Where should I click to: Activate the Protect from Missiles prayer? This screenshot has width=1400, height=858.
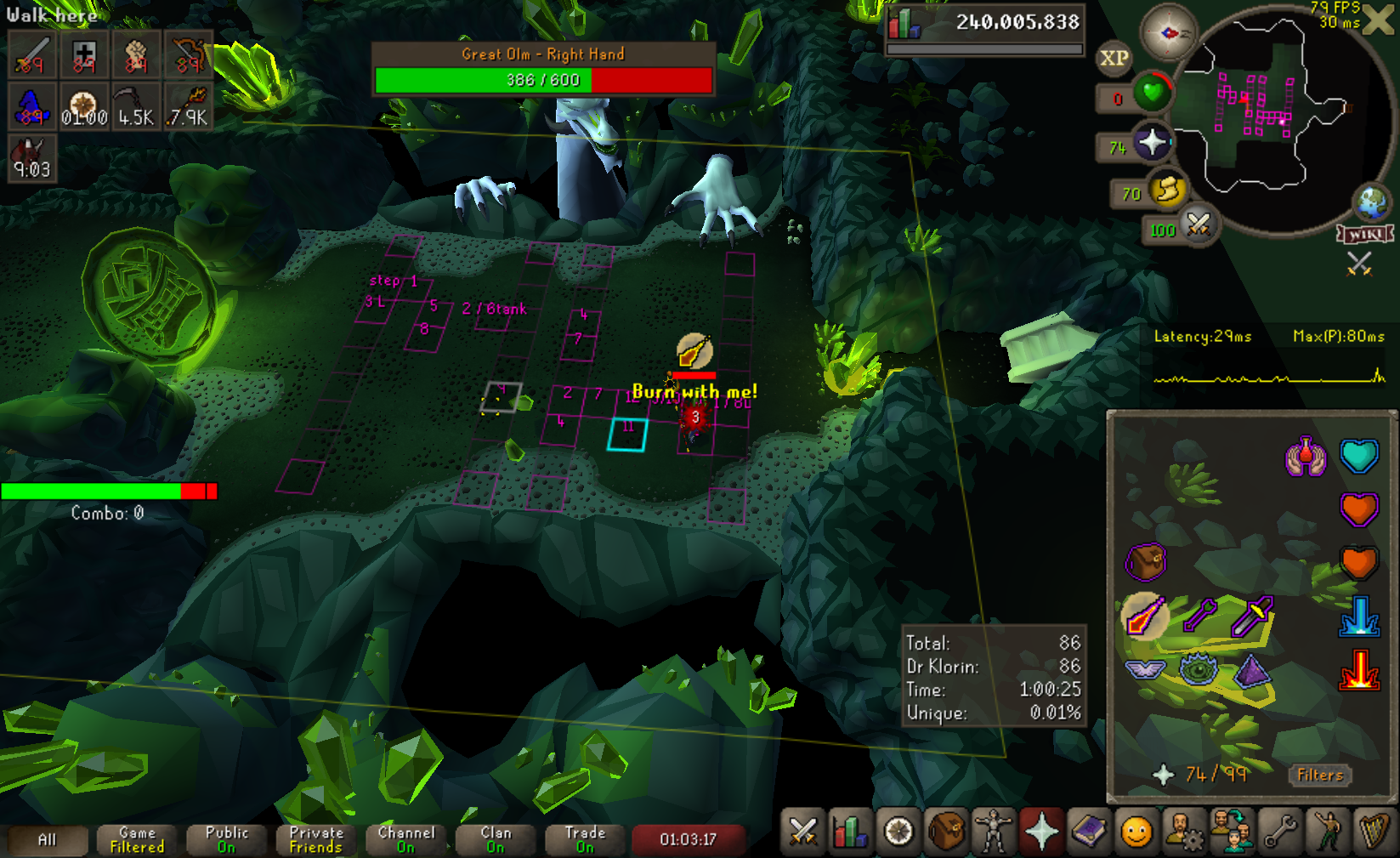pyautogui.click(x=1199, y=616)
